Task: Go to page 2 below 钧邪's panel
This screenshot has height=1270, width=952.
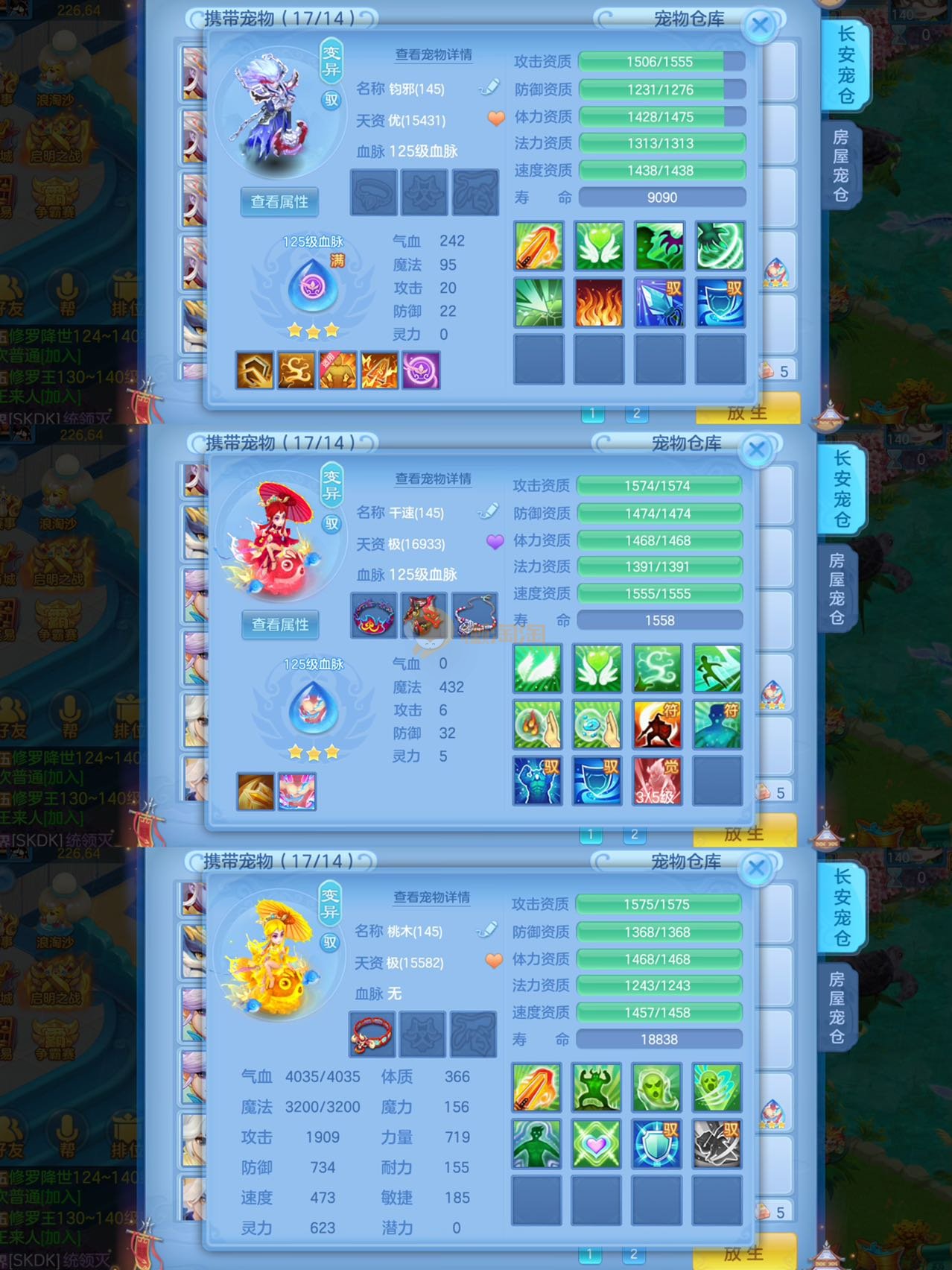Action: (x=636, y=413)
